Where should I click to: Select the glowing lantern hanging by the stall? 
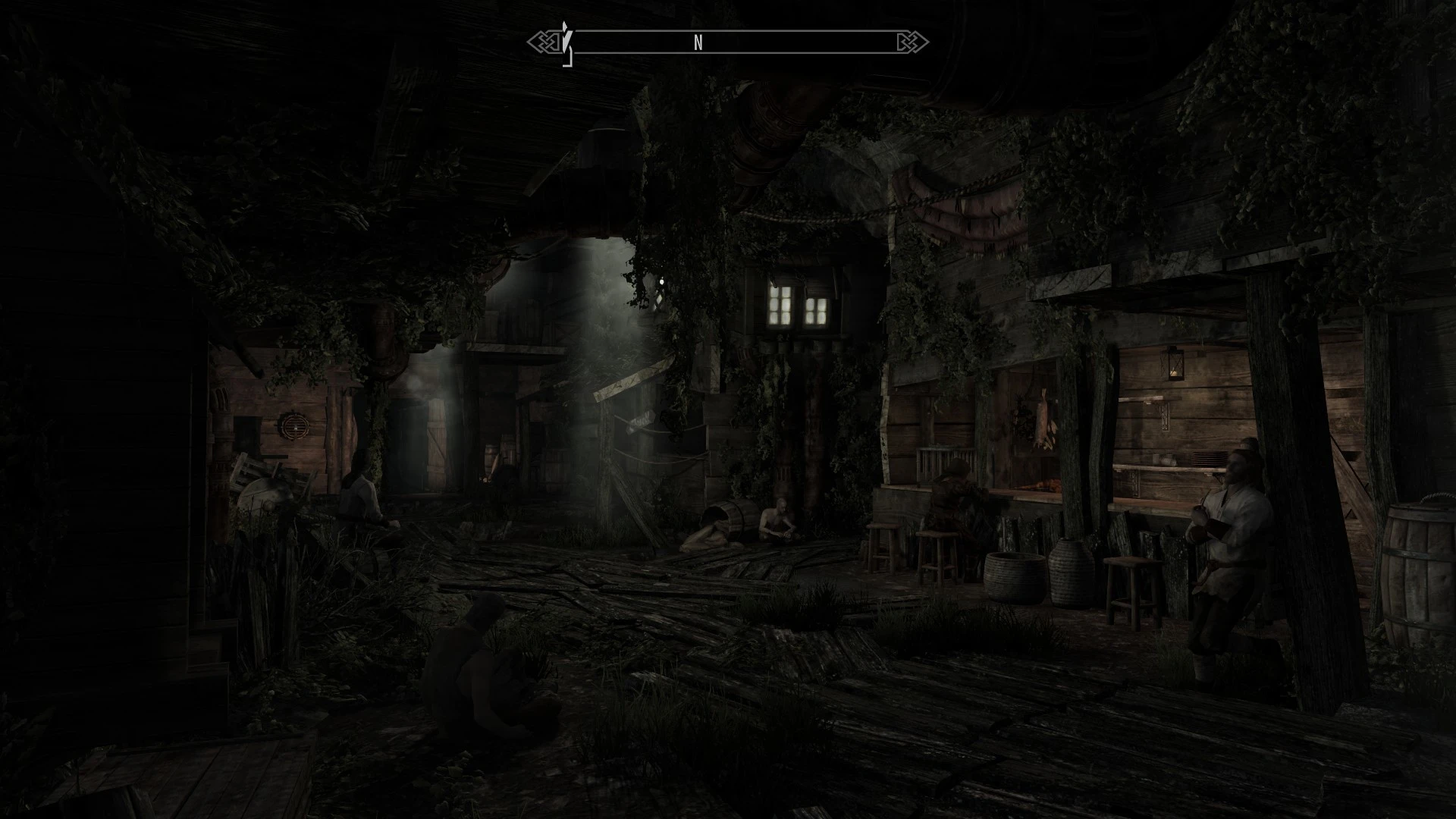1172,362
